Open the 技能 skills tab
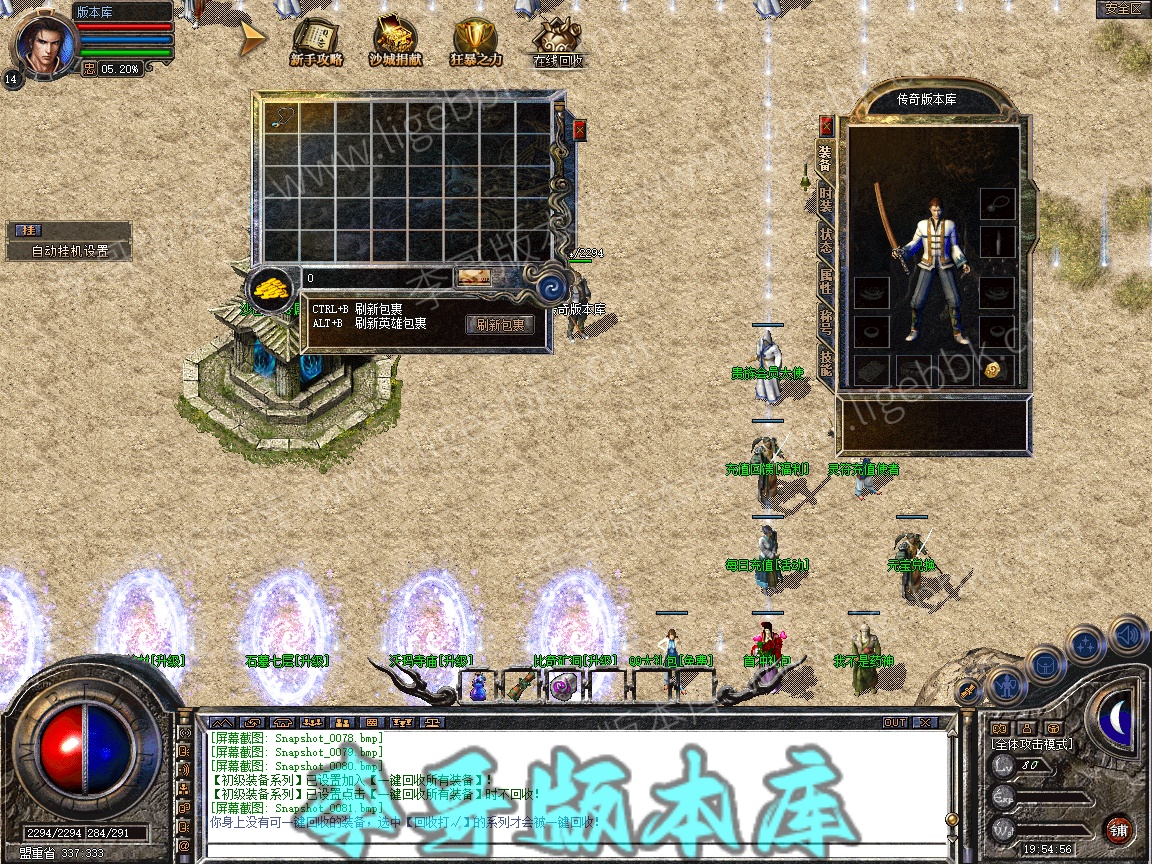Viewport: 1152px width, 864px height. [826, 363]
